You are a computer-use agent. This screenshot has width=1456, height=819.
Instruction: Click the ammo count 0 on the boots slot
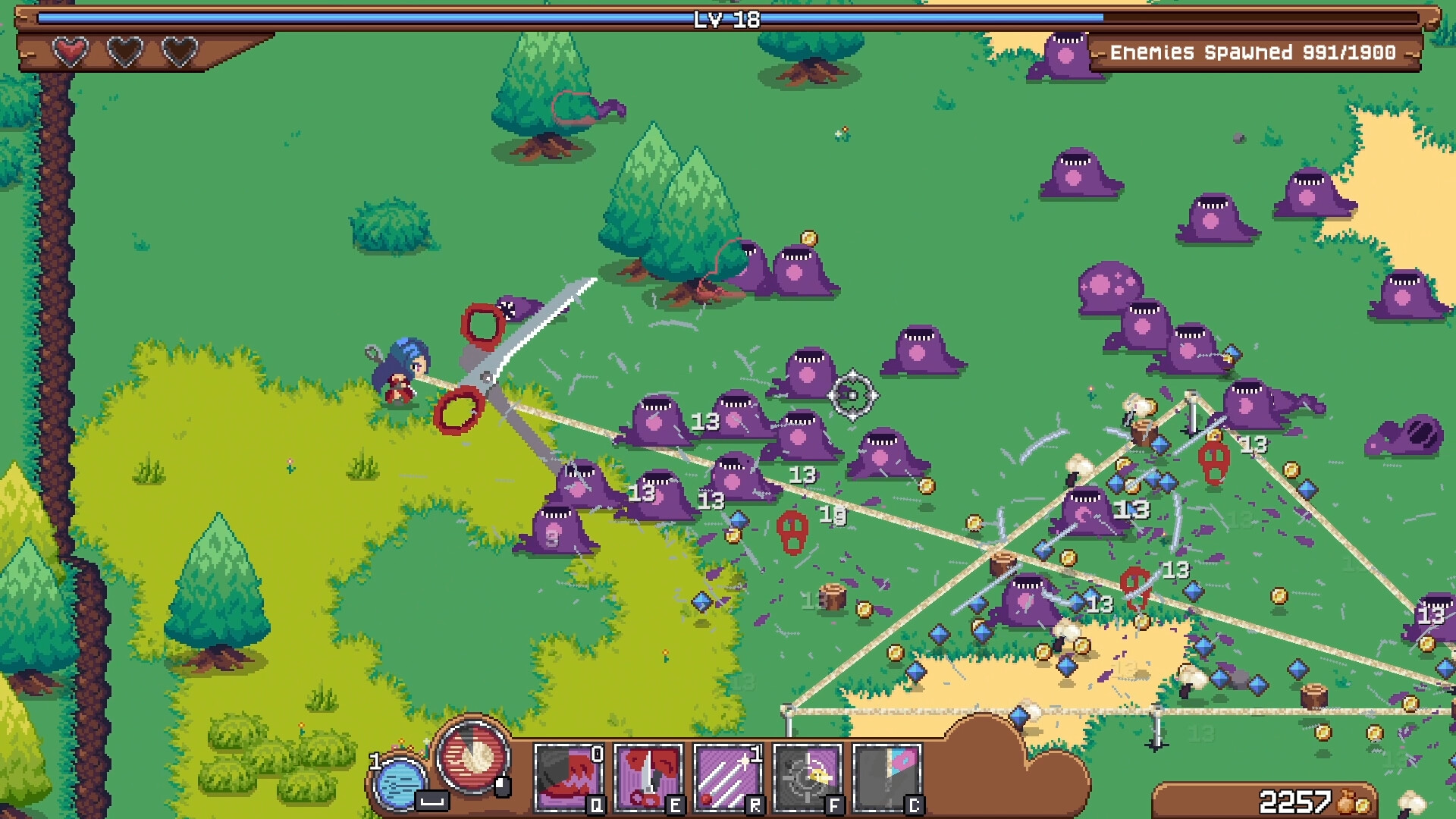coord(597,754)
